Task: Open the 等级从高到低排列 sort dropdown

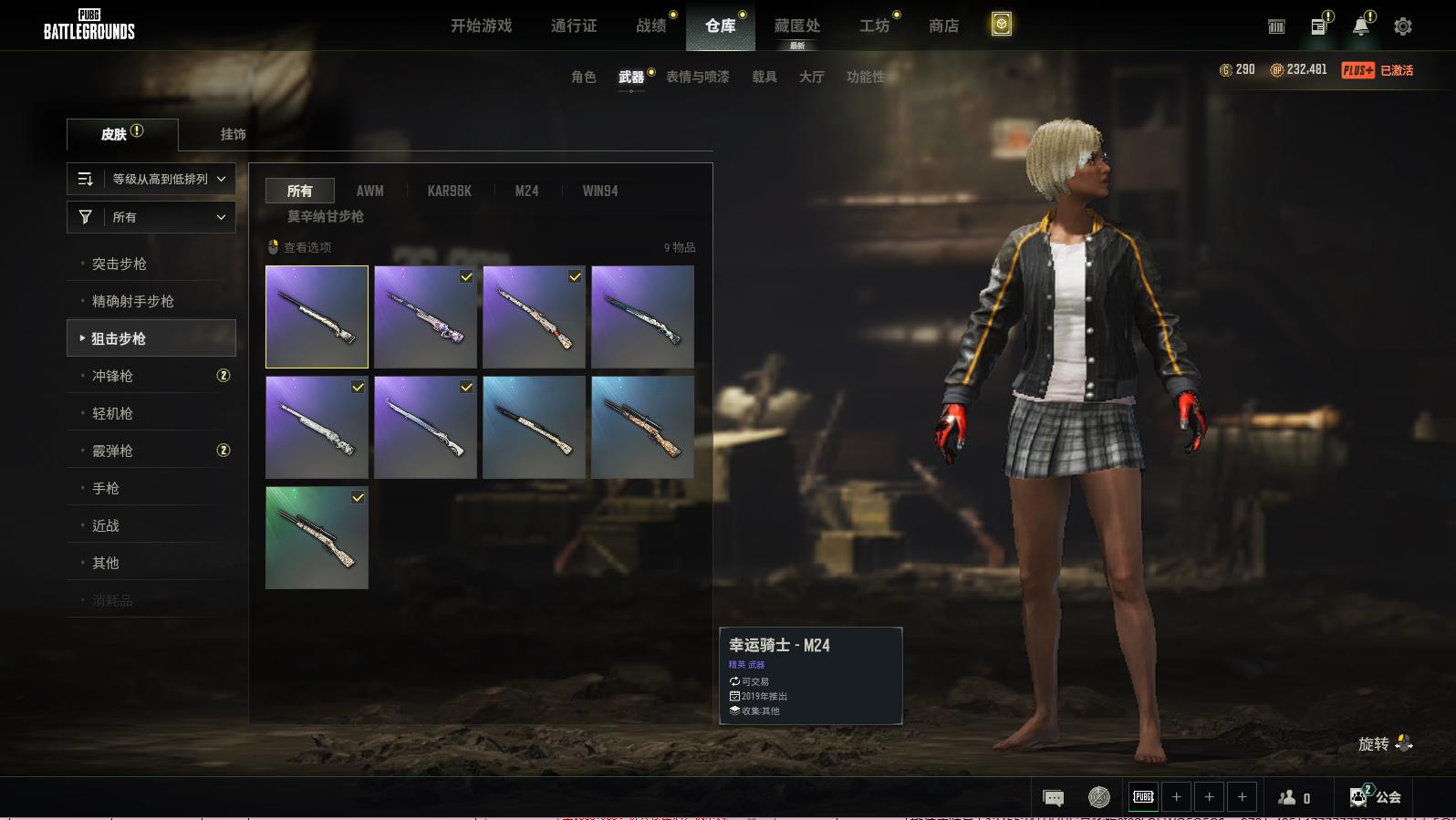Action: tap(151, 179)
